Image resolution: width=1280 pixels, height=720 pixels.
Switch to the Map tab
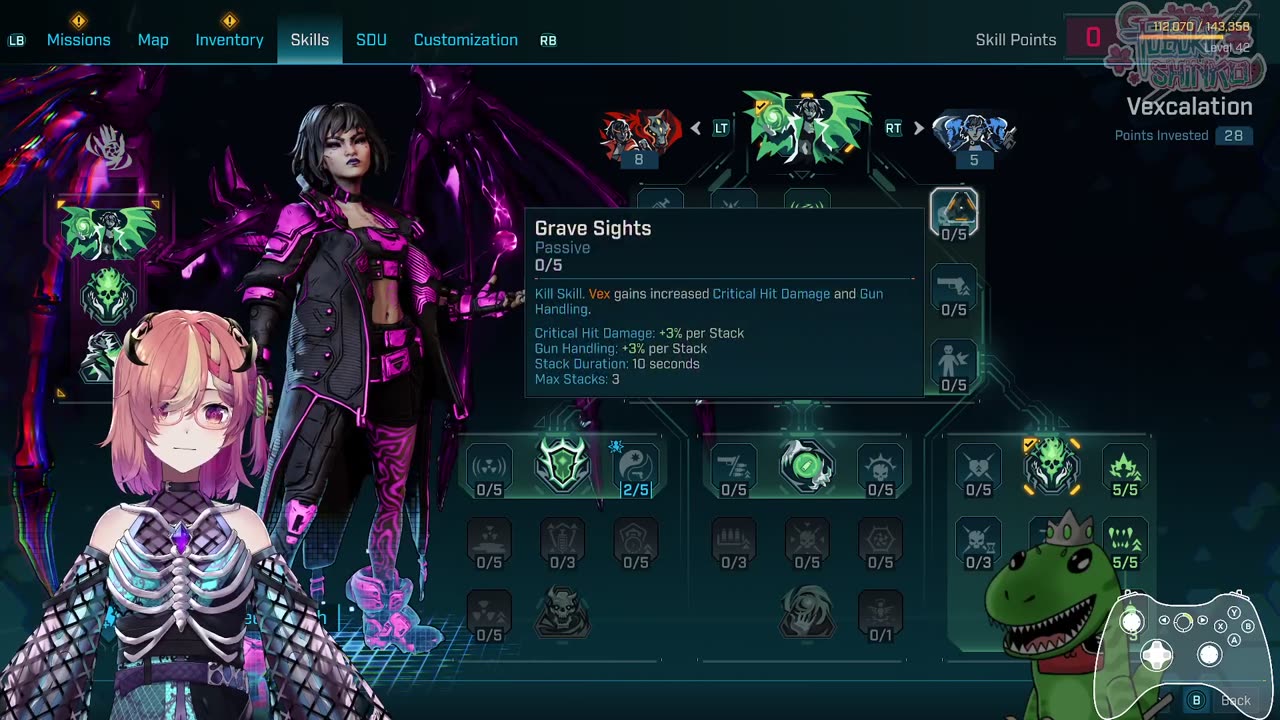coord(153,40)
